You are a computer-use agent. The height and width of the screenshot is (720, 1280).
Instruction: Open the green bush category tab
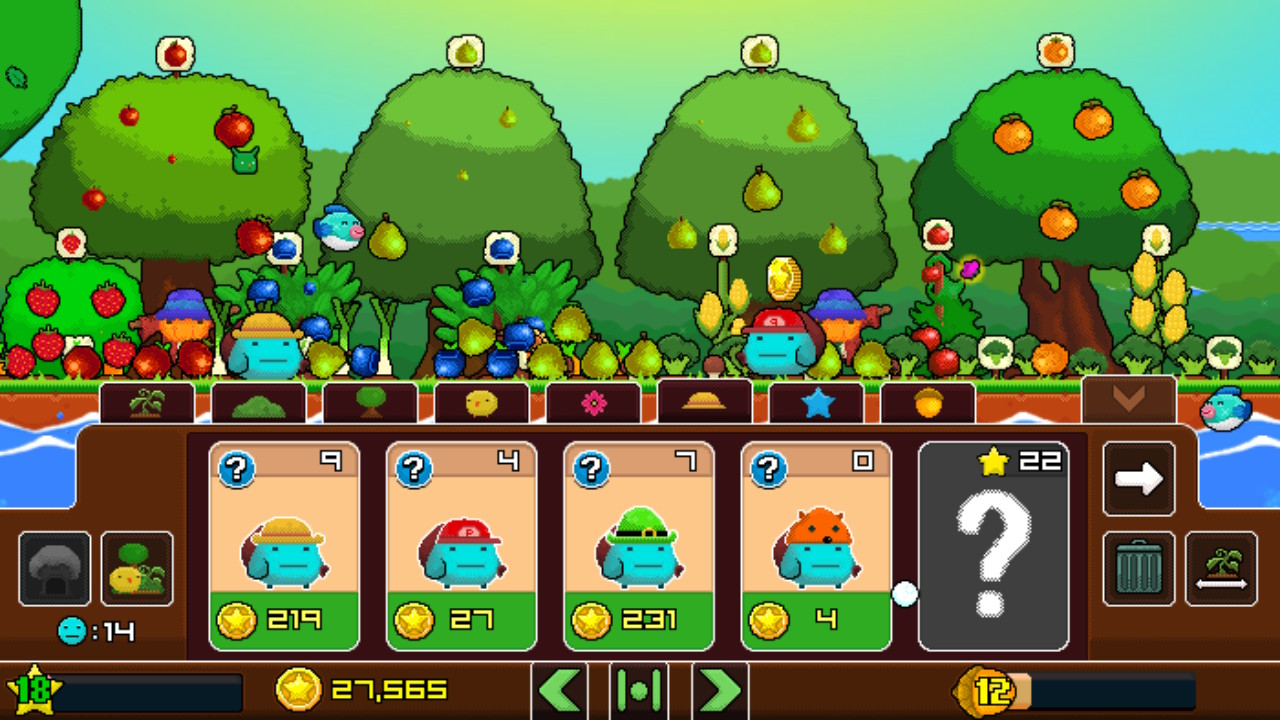(x=259, y=402)
